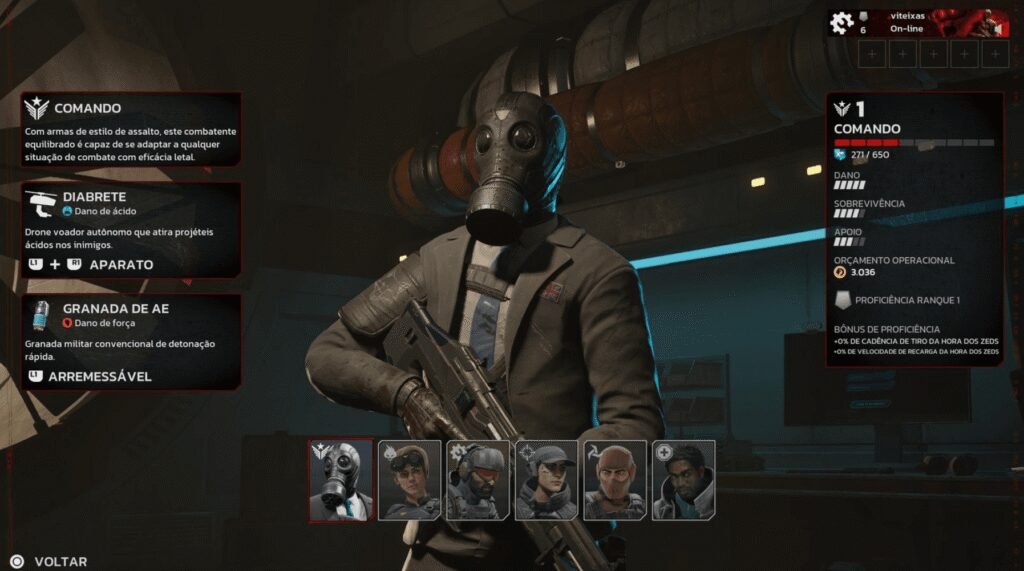Open the Comando class description panel
Screen dimensions: 1024x571
click(x=131, y=132)
